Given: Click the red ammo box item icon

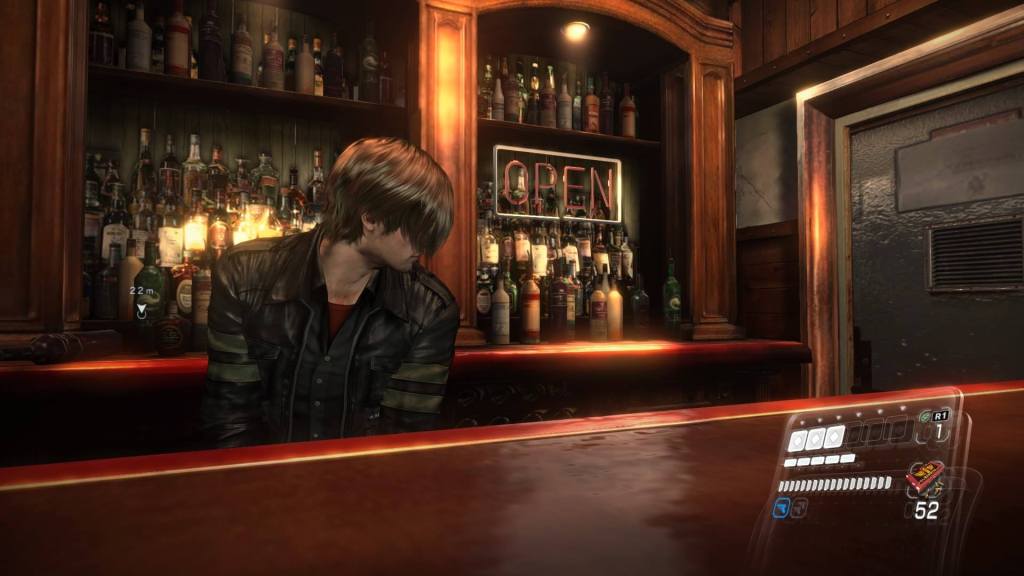Looking at the screenshot, I should coord(925,477).
